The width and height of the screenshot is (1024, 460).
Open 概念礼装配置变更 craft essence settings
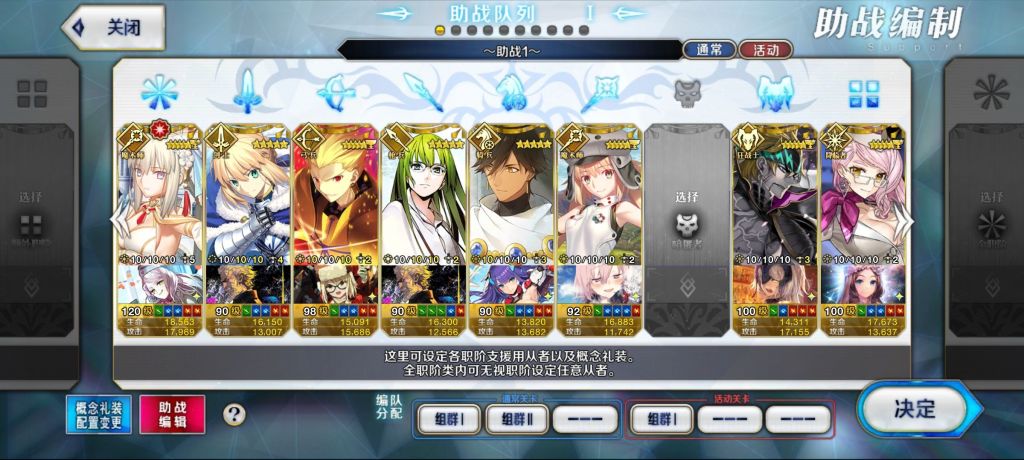point(100,414)
